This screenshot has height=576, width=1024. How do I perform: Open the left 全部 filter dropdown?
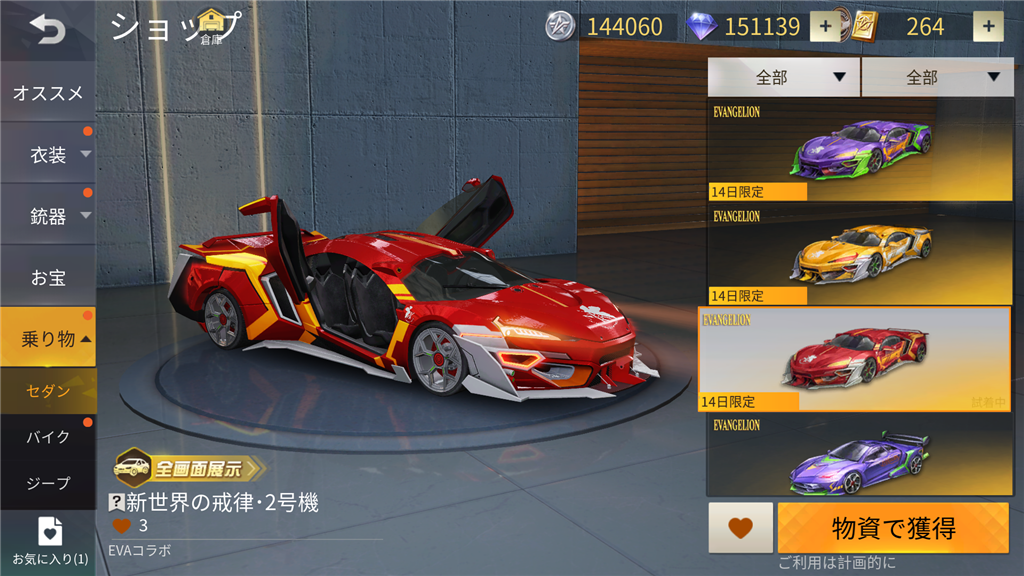[x=783, y=77]
